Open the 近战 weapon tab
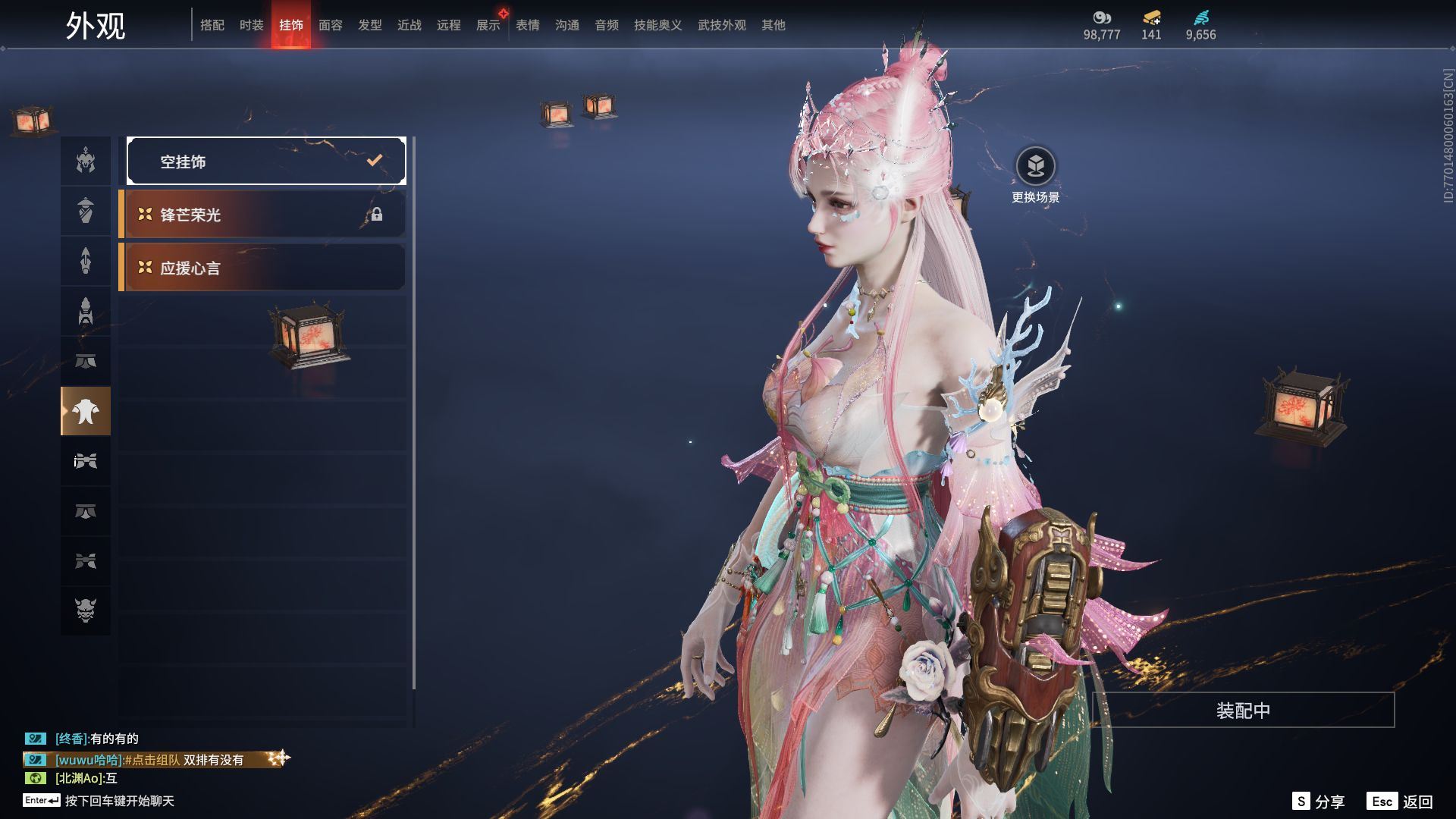 coord(409,25)
